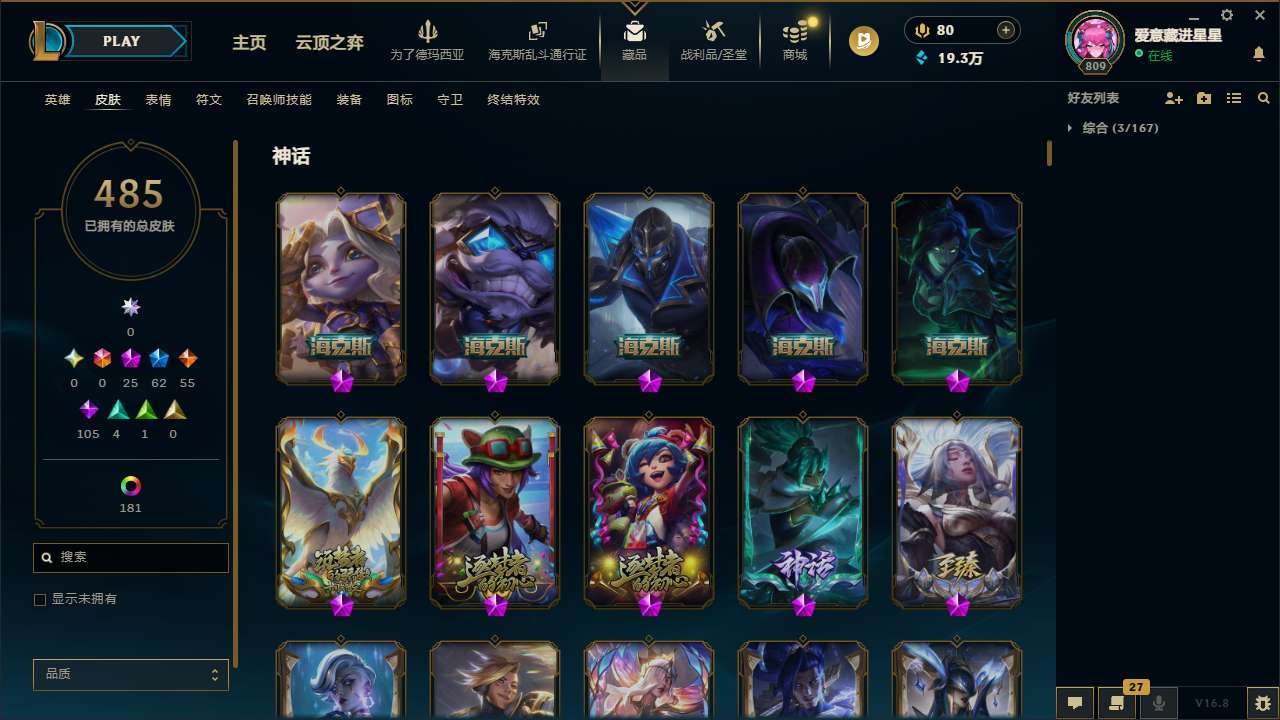View the 海克斯乱斗通行证 pass icon
This screenshot has width=1280, height=720.
[537, 33]
